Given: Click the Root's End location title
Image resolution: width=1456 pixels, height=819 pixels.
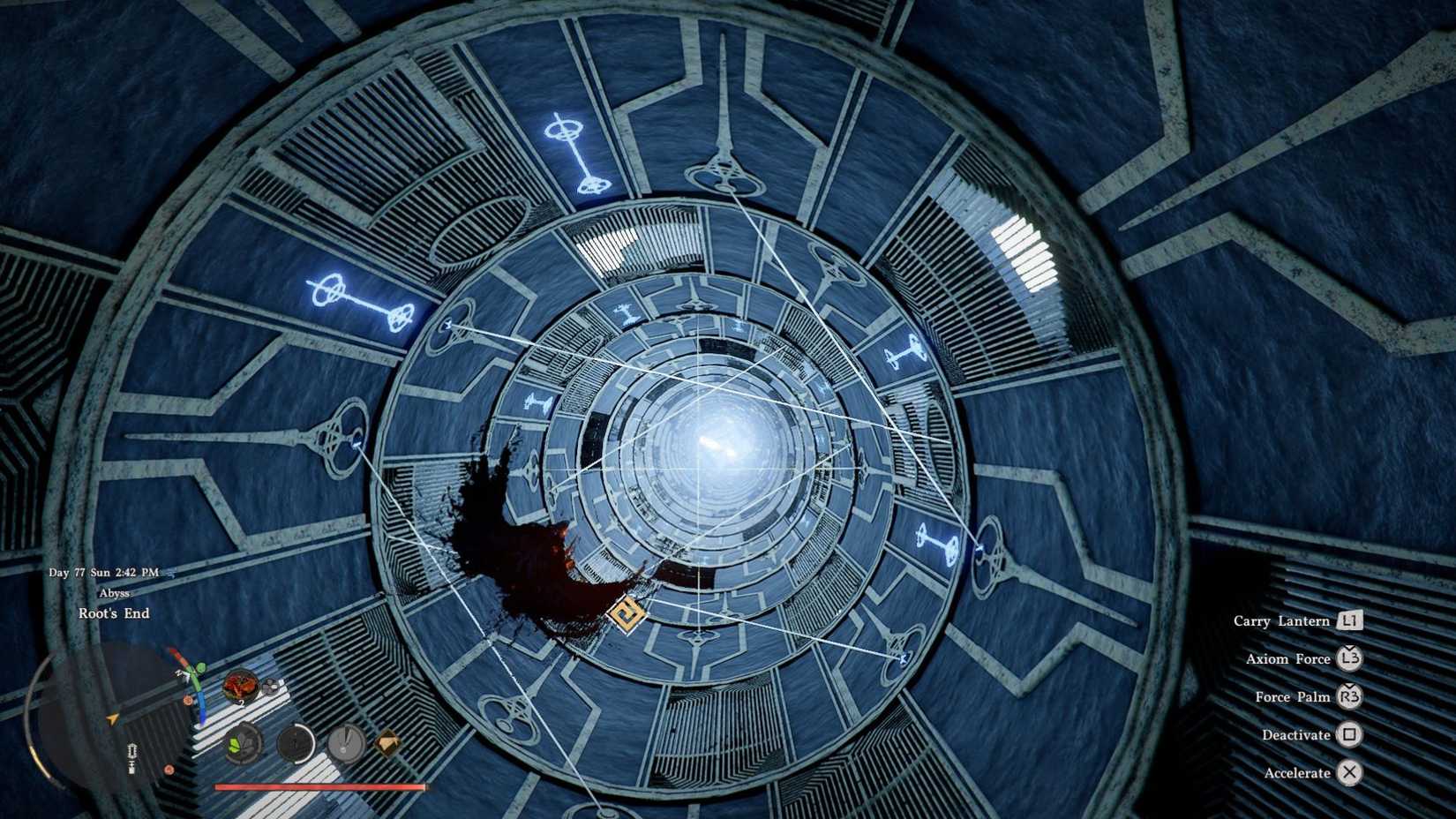Looking at the screenshot, I should [115, 612].
